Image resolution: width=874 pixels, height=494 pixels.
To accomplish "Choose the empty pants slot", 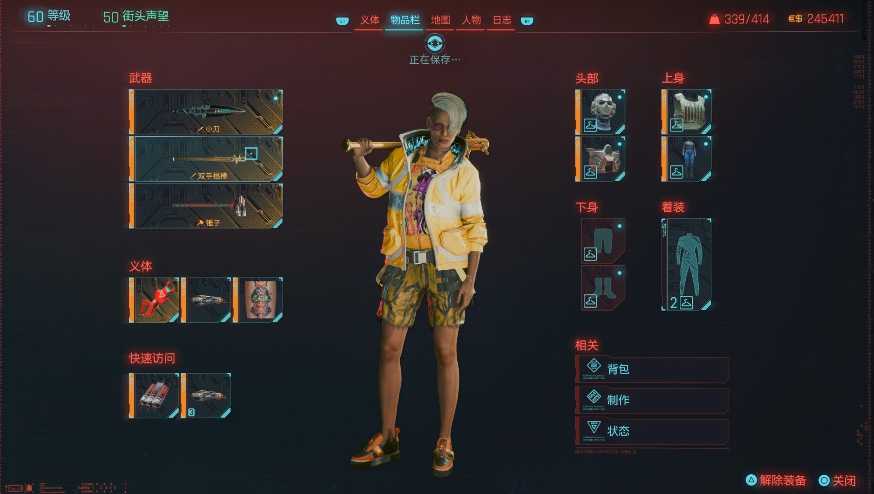I will point(603,240).
